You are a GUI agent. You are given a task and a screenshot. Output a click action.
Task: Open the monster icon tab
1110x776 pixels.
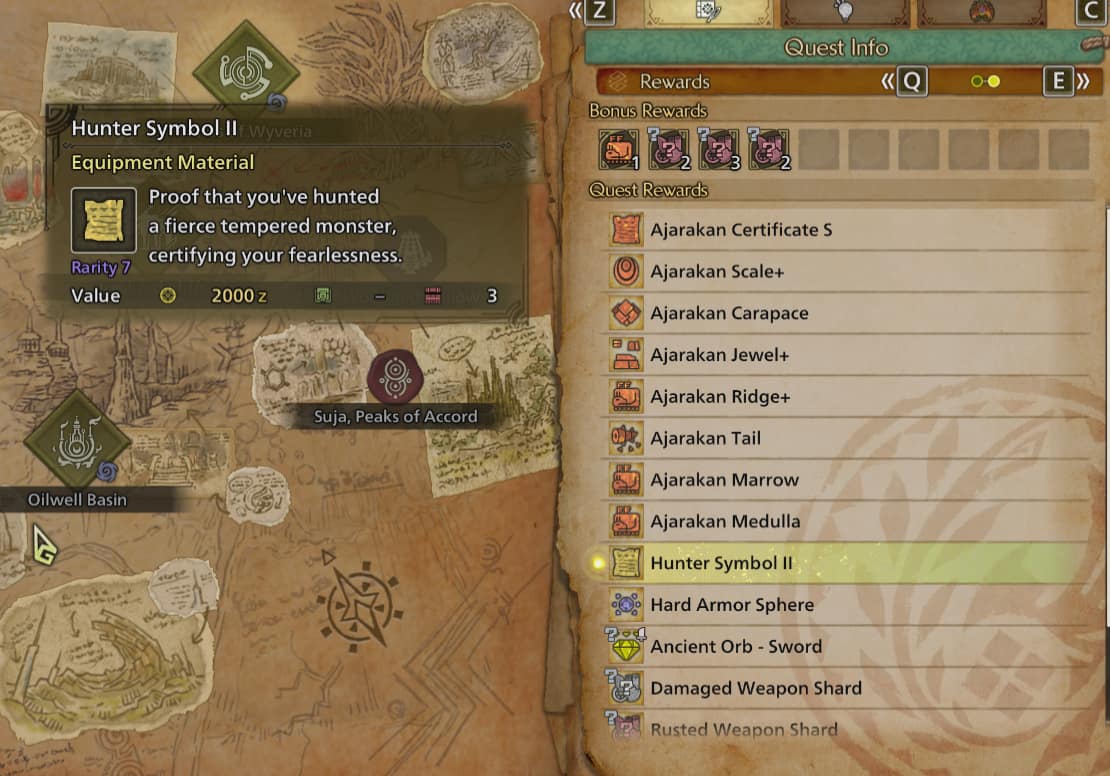click(x=984, y=12)
